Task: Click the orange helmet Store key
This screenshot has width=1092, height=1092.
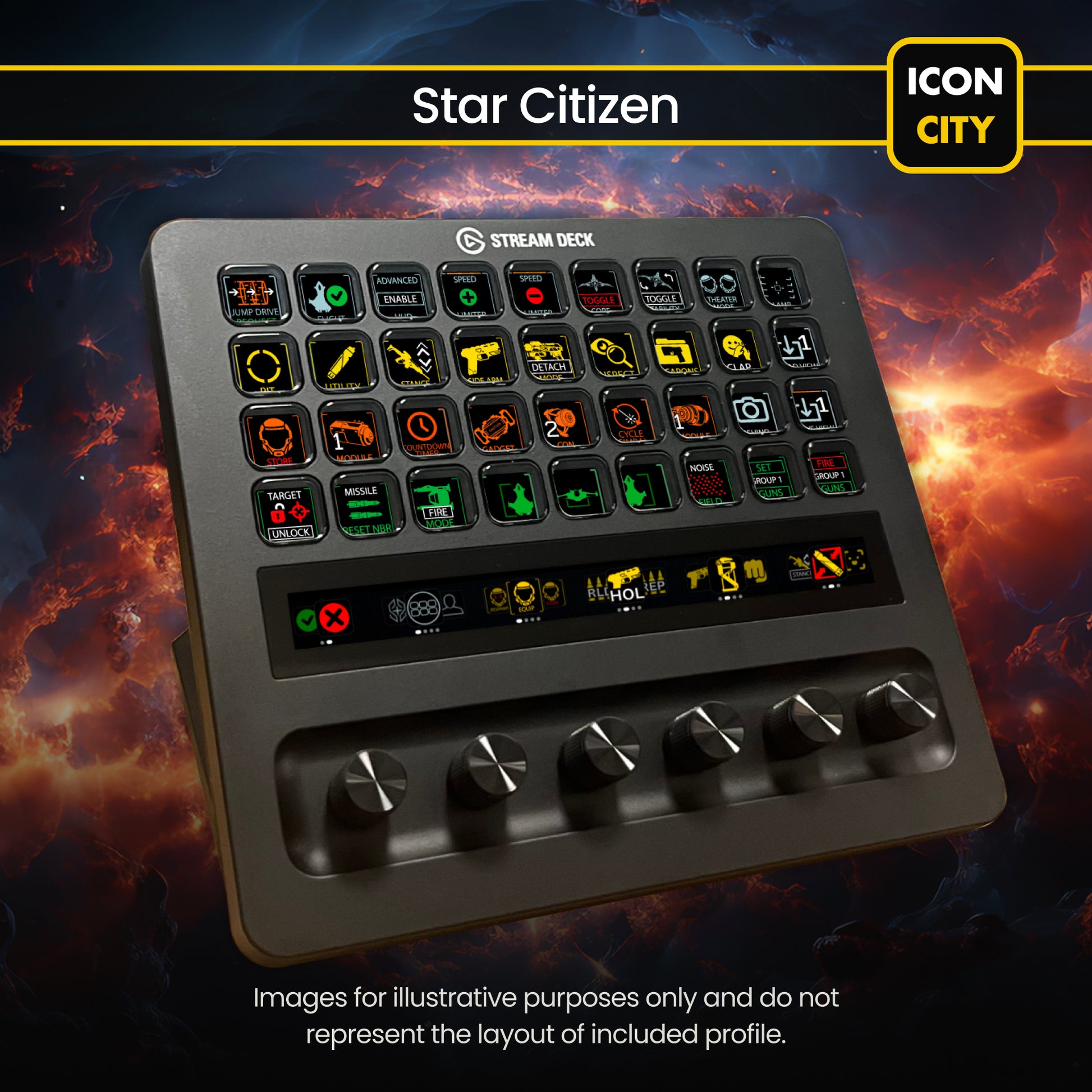Action: (x=276, y=438)
